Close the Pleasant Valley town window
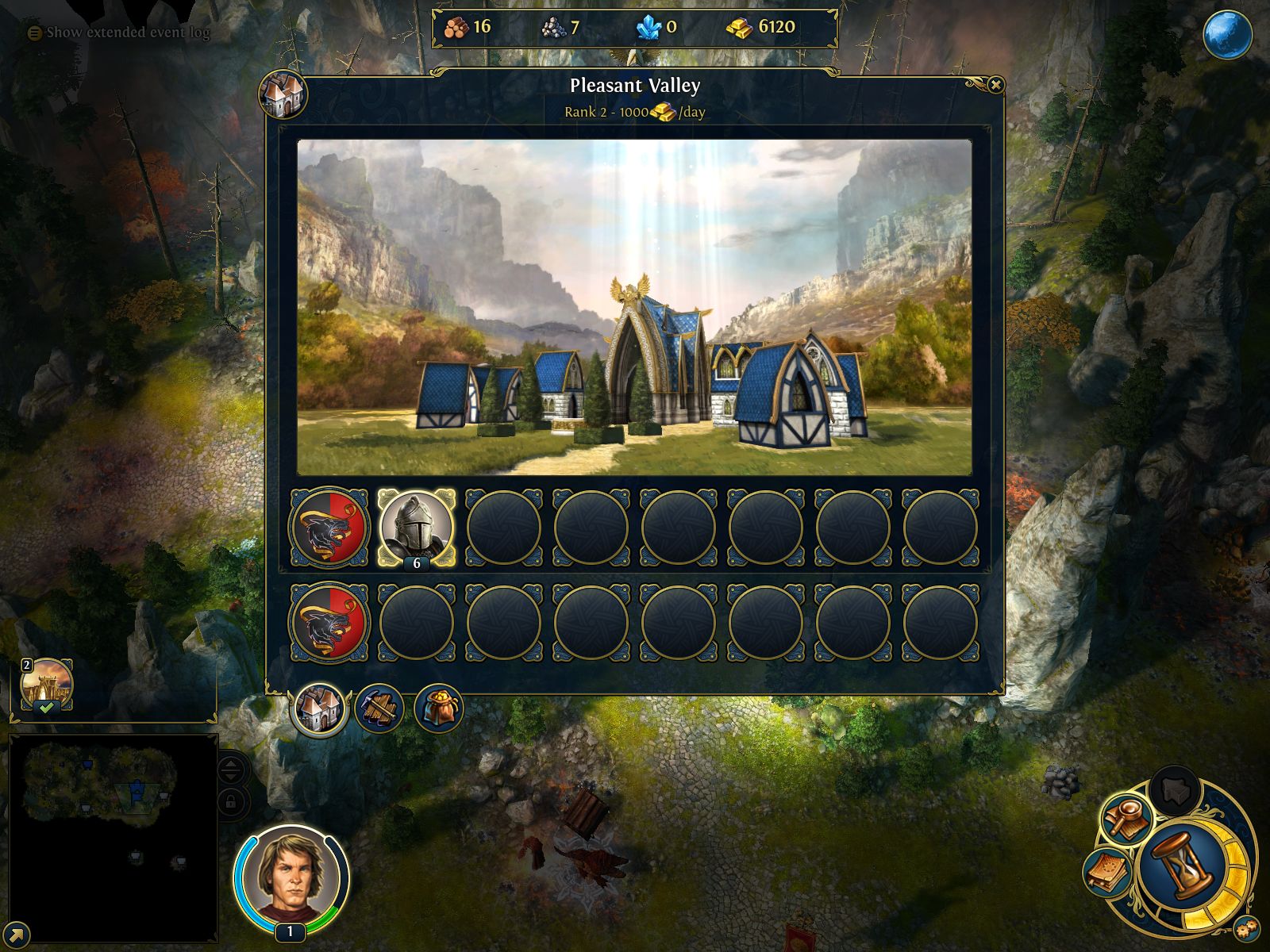This screenshot has height=952, width=1270. pyautogui.click(x=995, y=85)
